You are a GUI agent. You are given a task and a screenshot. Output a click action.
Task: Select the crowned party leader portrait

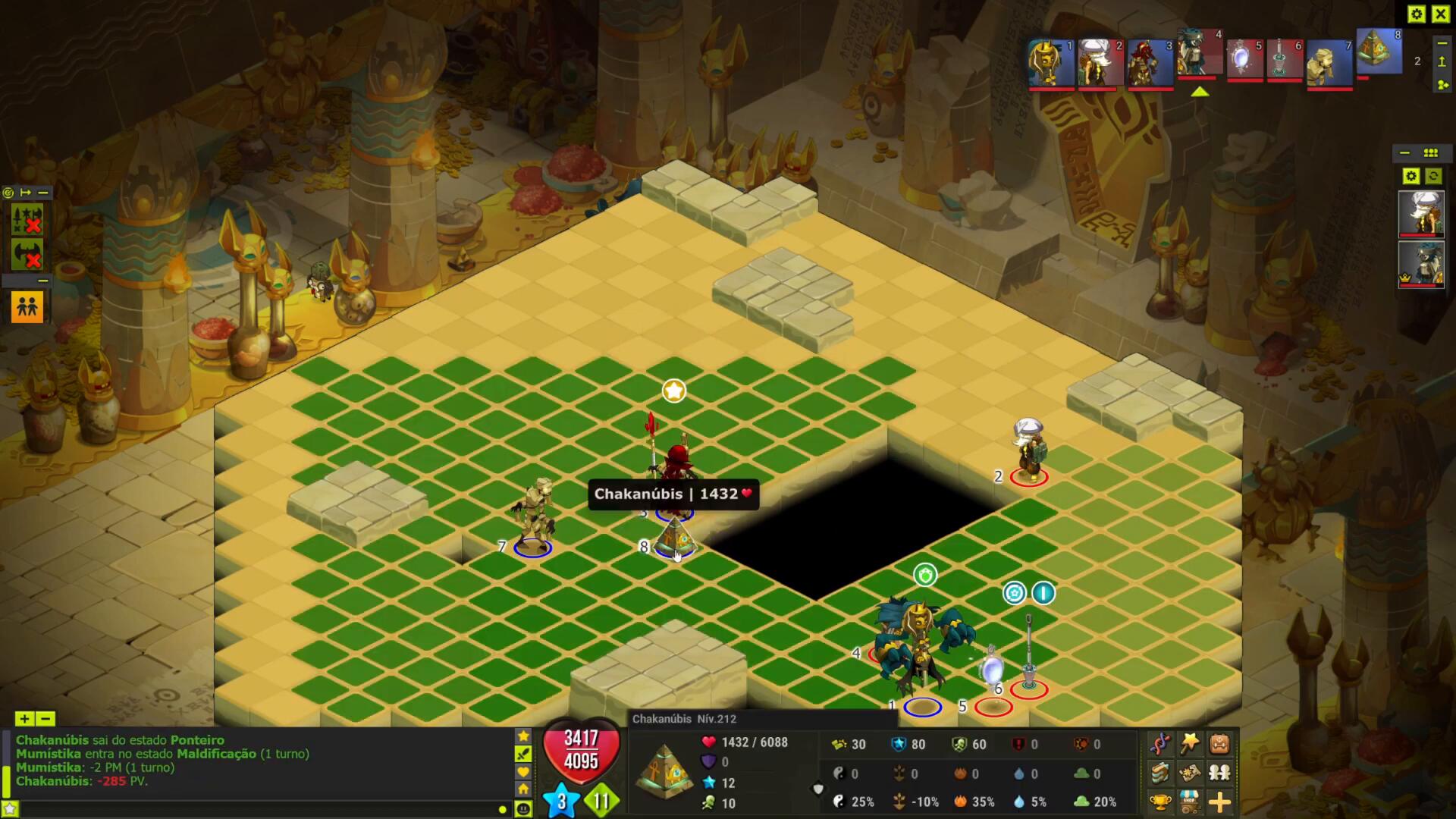[1420, 264]
